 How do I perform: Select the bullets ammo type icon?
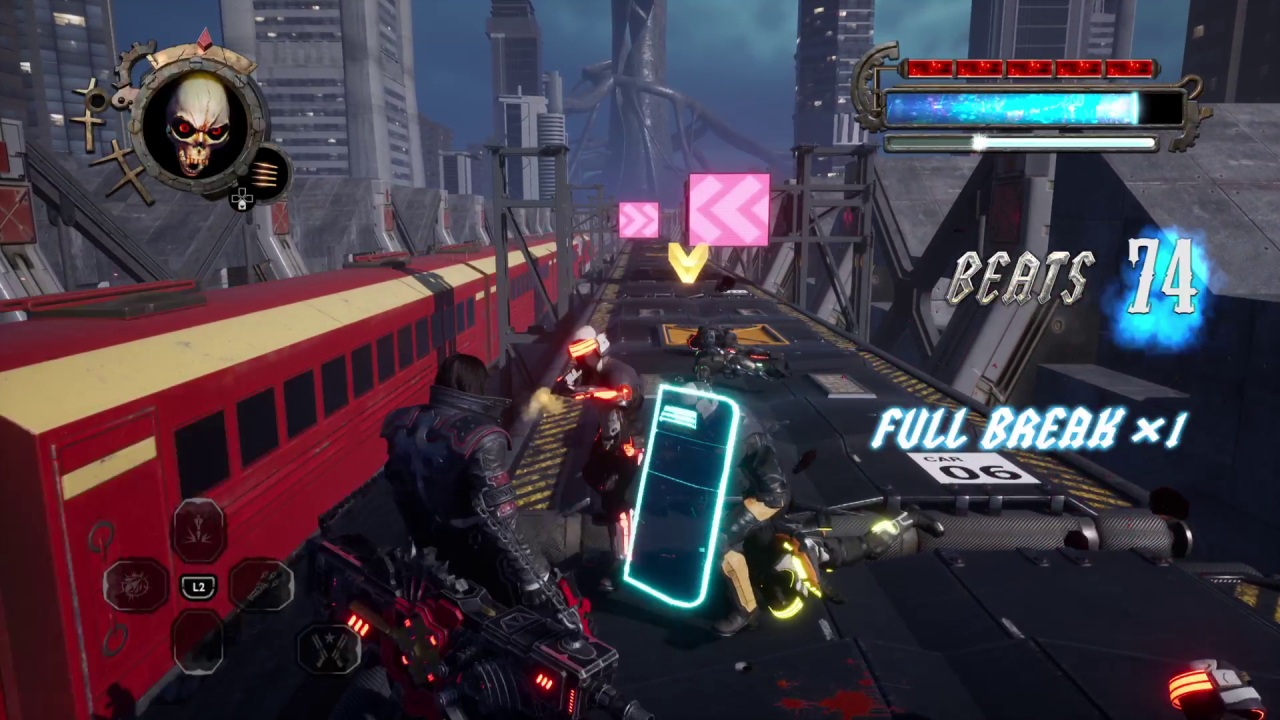coord(267,171)
